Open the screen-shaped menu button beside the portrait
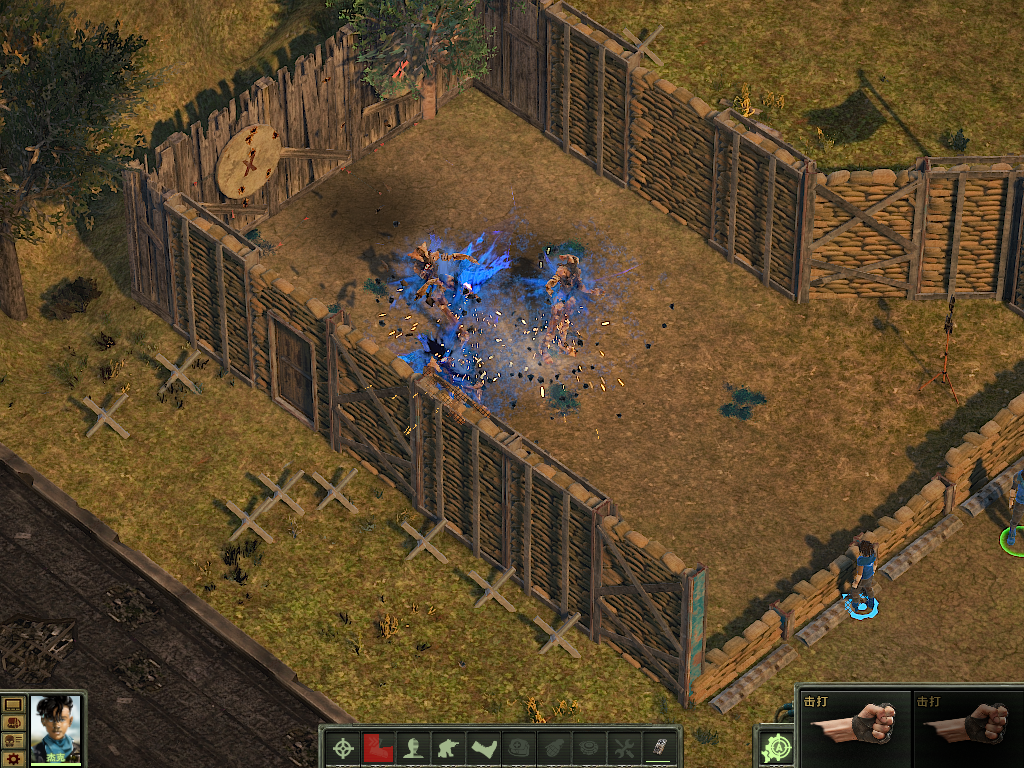1024x768 pixels. 13,705
